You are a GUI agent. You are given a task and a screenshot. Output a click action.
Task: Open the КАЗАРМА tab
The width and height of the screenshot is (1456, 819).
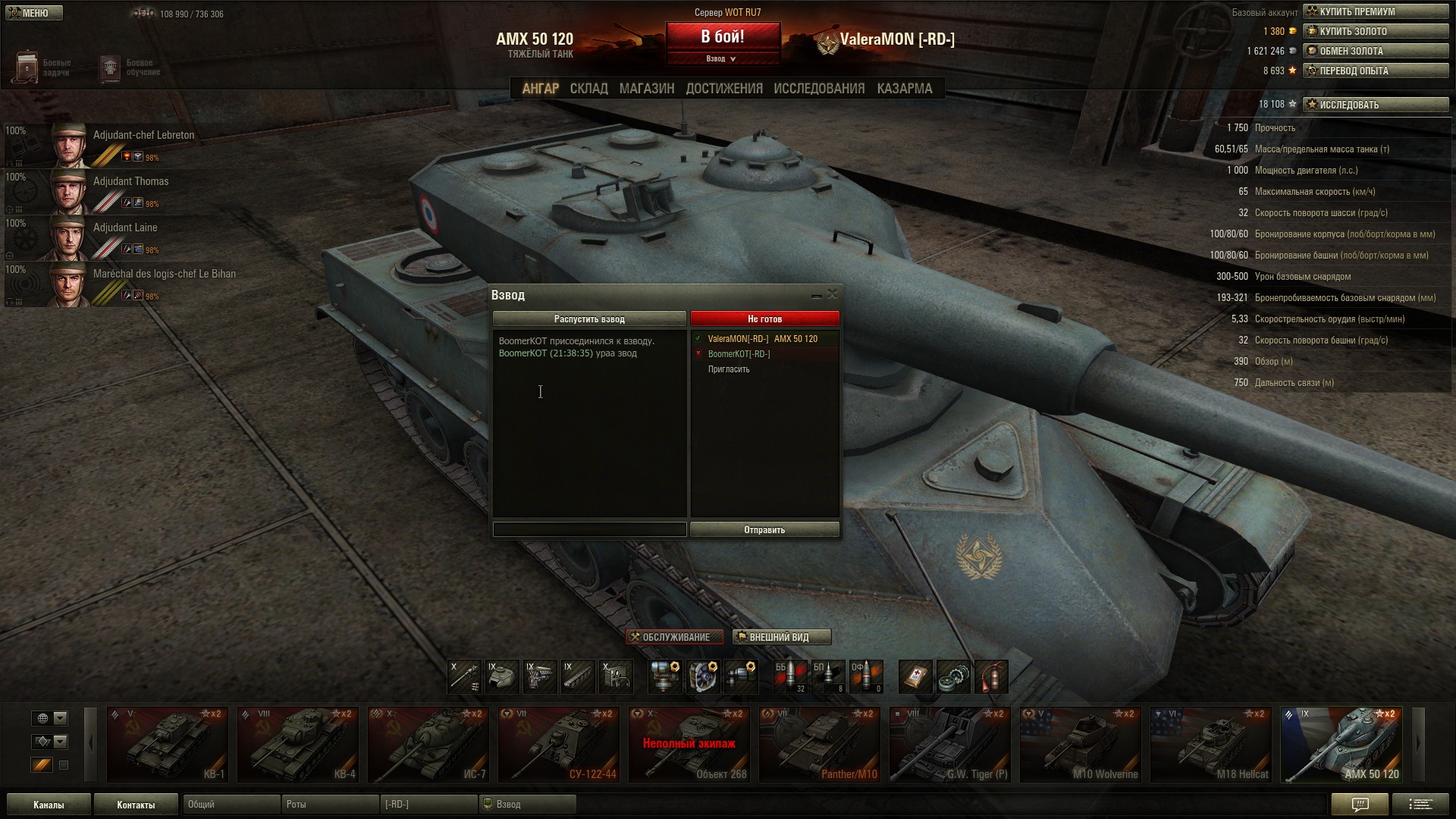coord(904,89)
